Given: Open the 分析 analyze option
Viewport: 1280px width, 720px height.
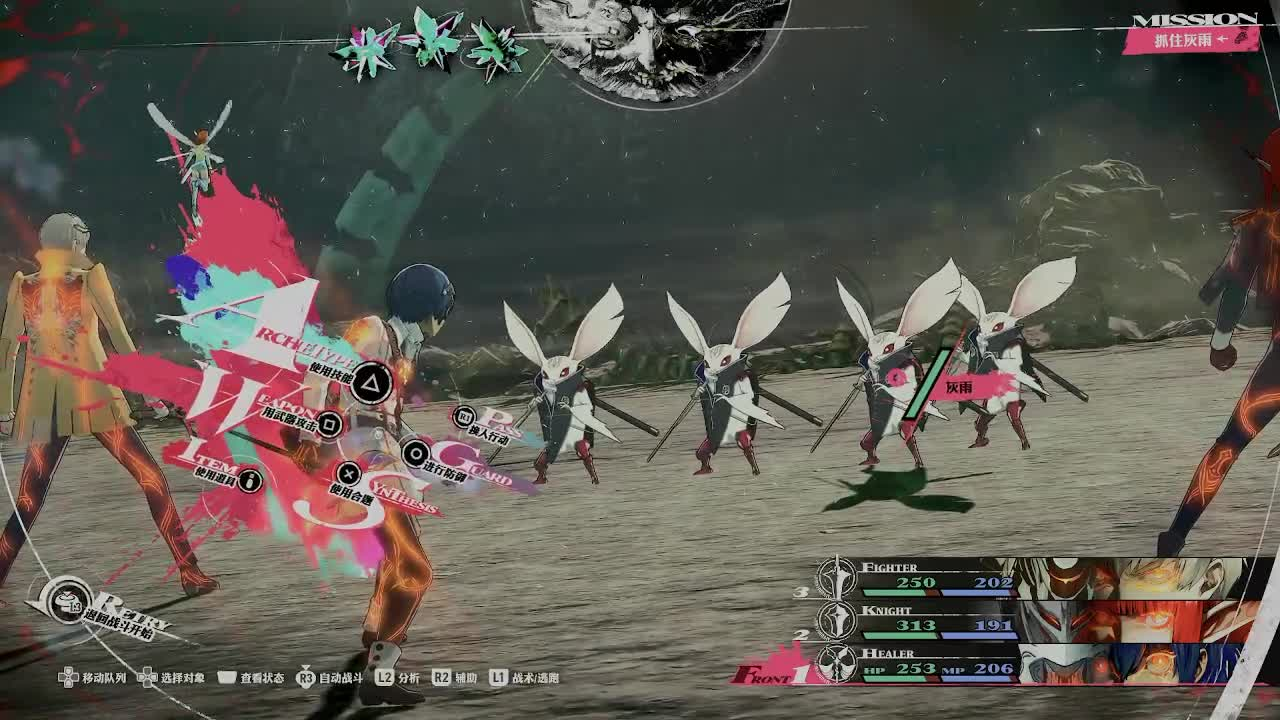Looking at the screenshot, I should coord(398,678).
